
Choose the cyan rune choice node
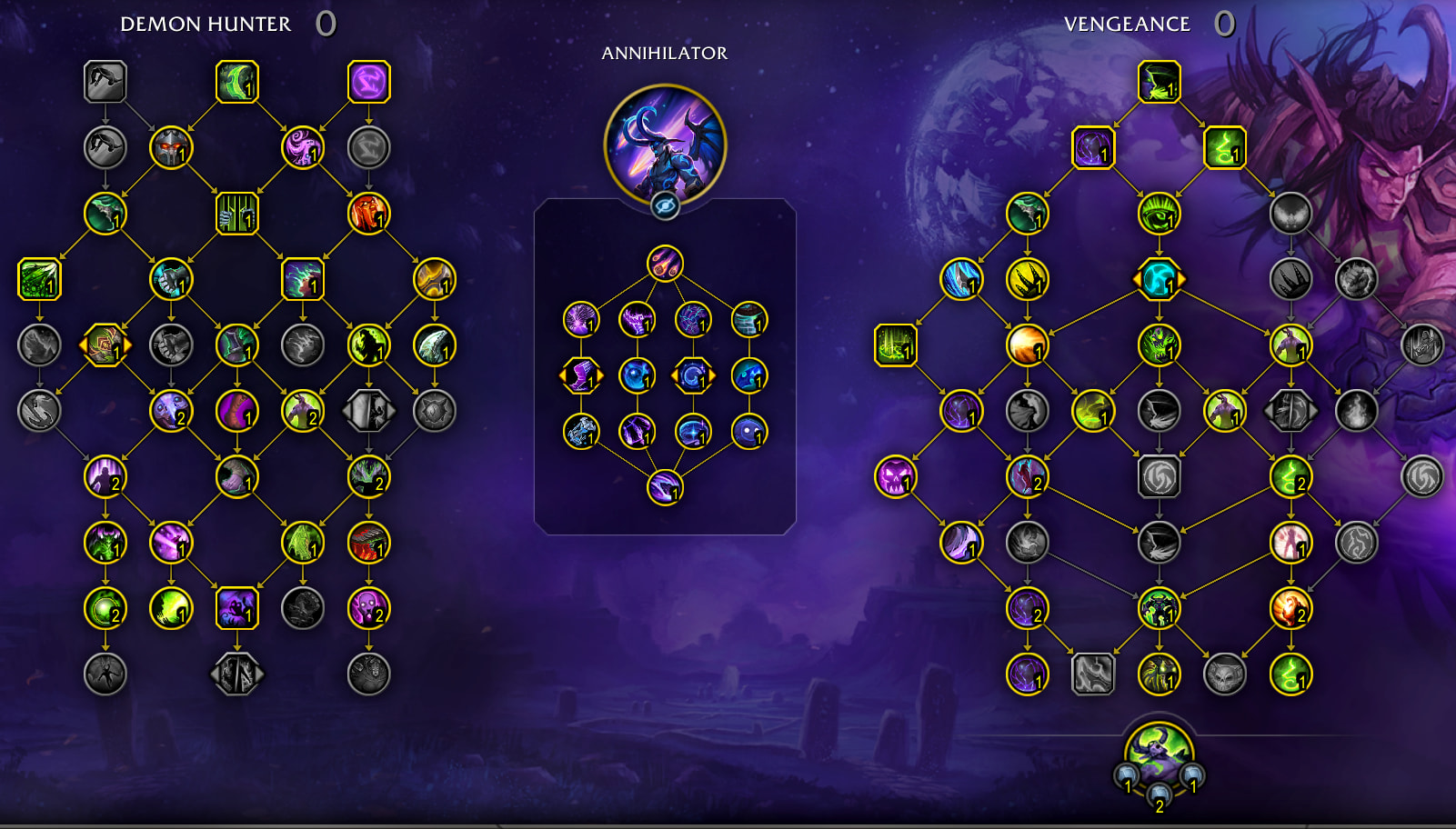[x=1159, y=280]
